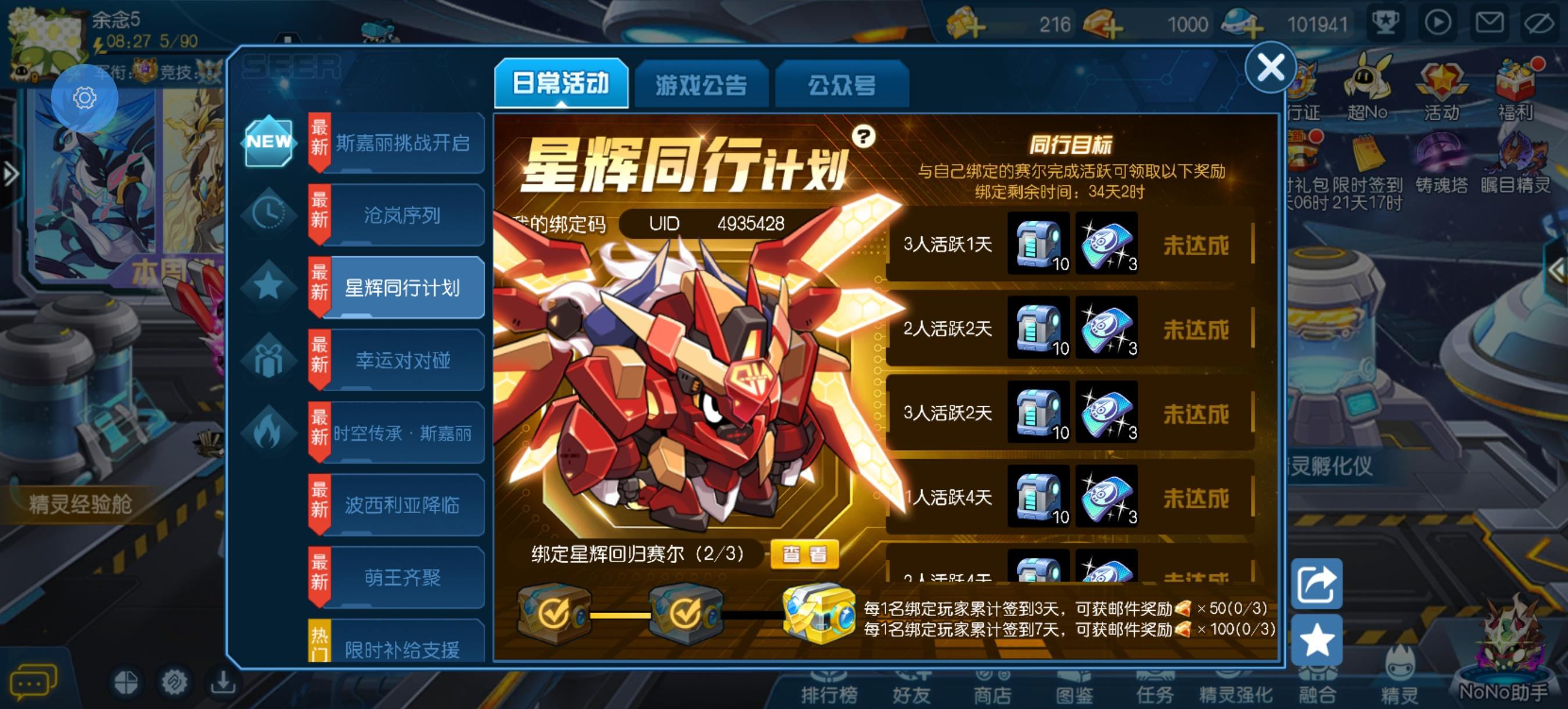Open the clock category in the activity sidebar
Screen dimensions: 1568x709
(269, 214)
